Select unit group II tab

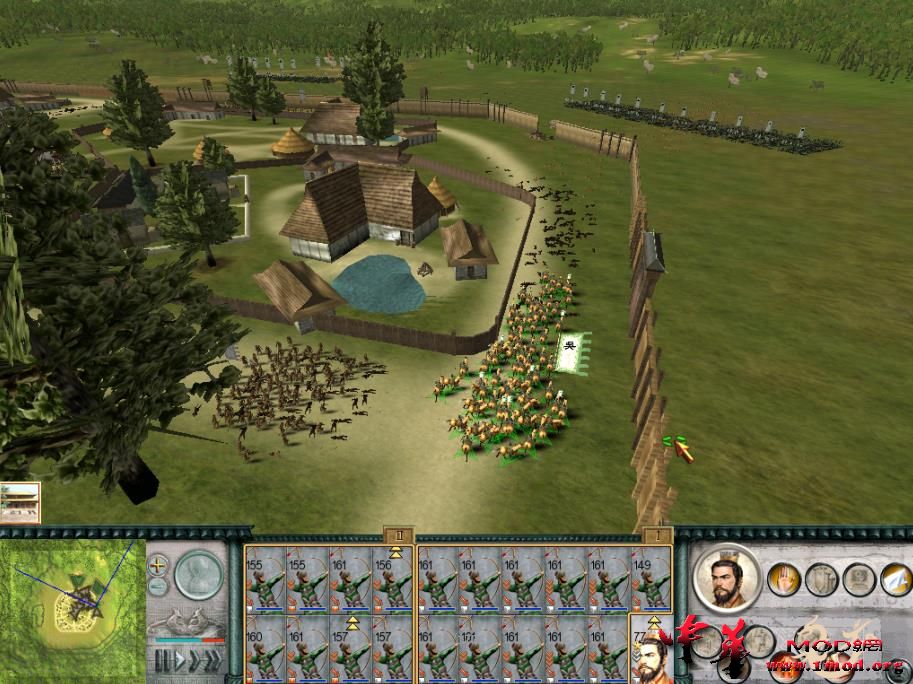pyautogui.click(x=397, y=536)
